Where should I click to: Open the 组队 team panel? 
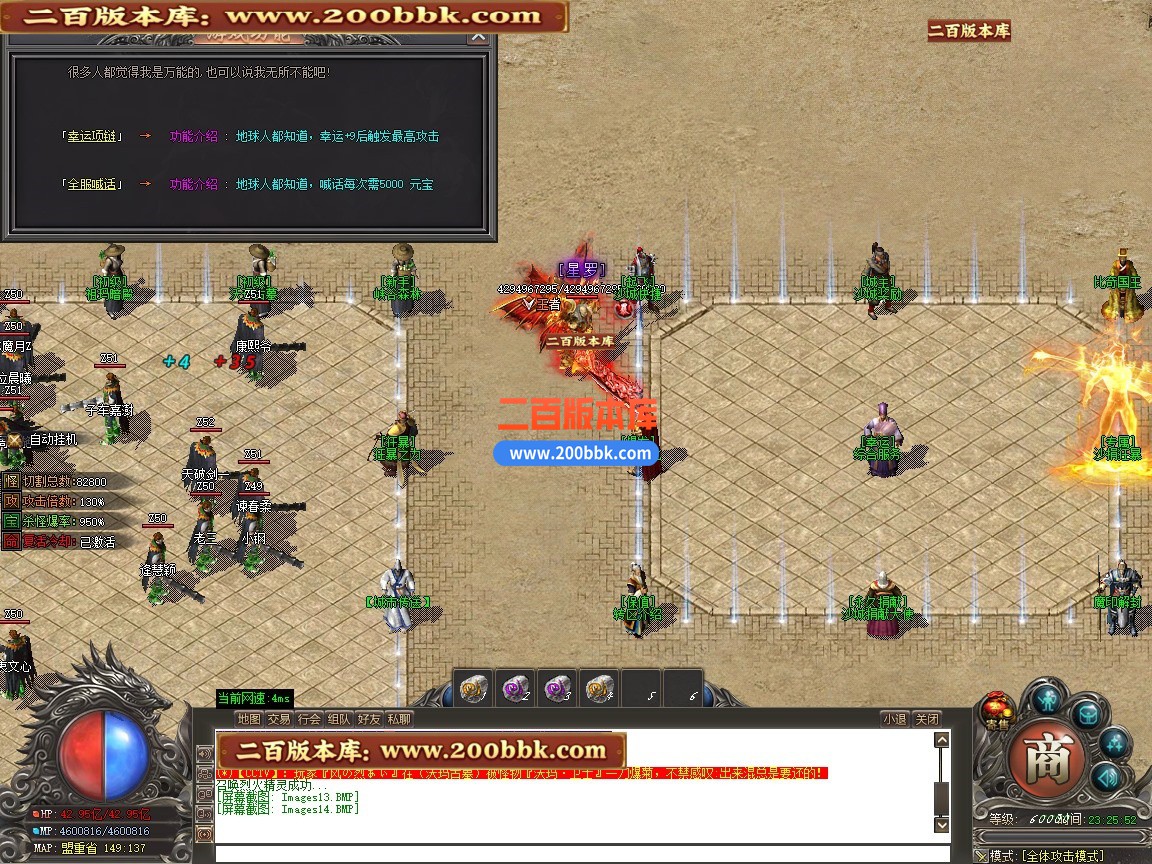tap(339, 719)
